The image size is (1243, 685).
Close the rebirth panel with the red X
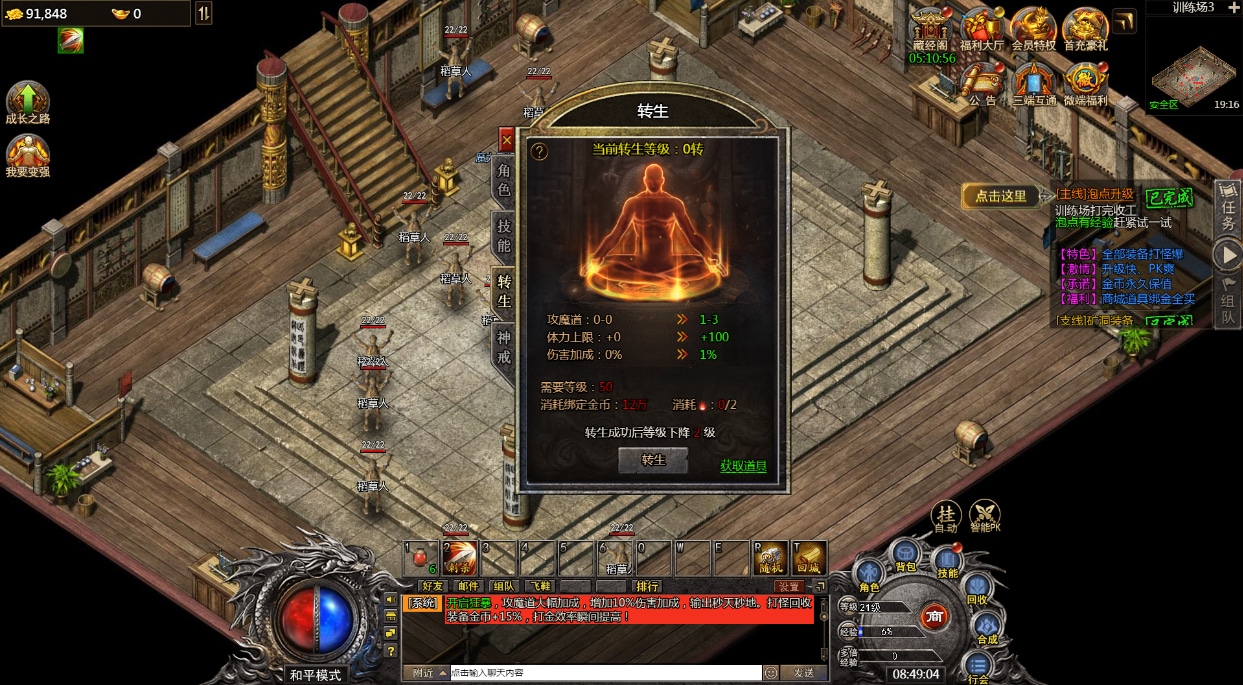tap(507, 141)
